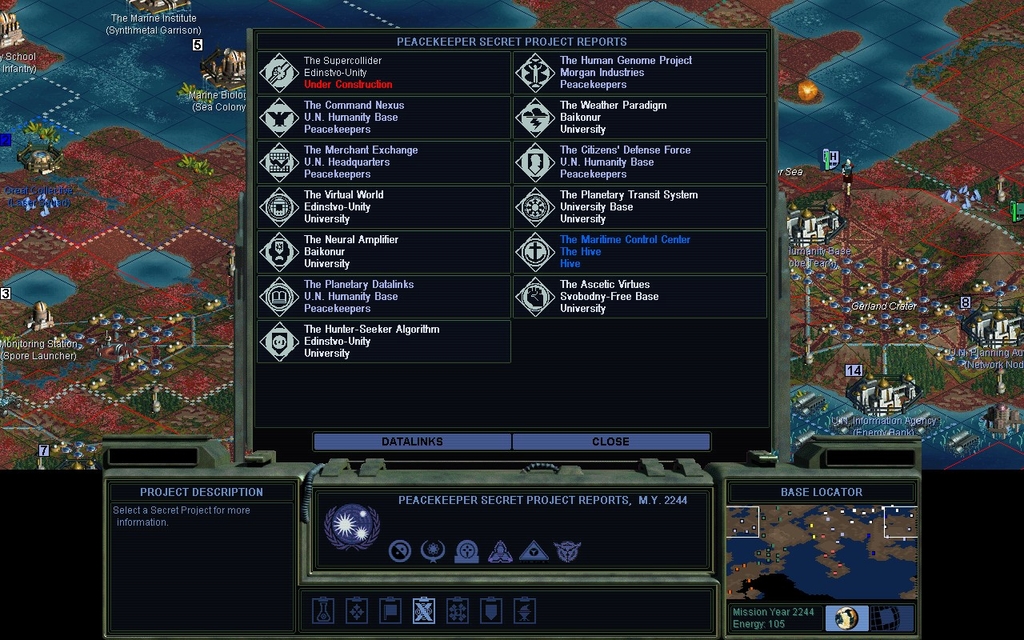Click the Peacekeeper faction emblem
Image resolution: width=1024 pixels, height=640 pixels.
pyautogui.click(x=352, y=526)
